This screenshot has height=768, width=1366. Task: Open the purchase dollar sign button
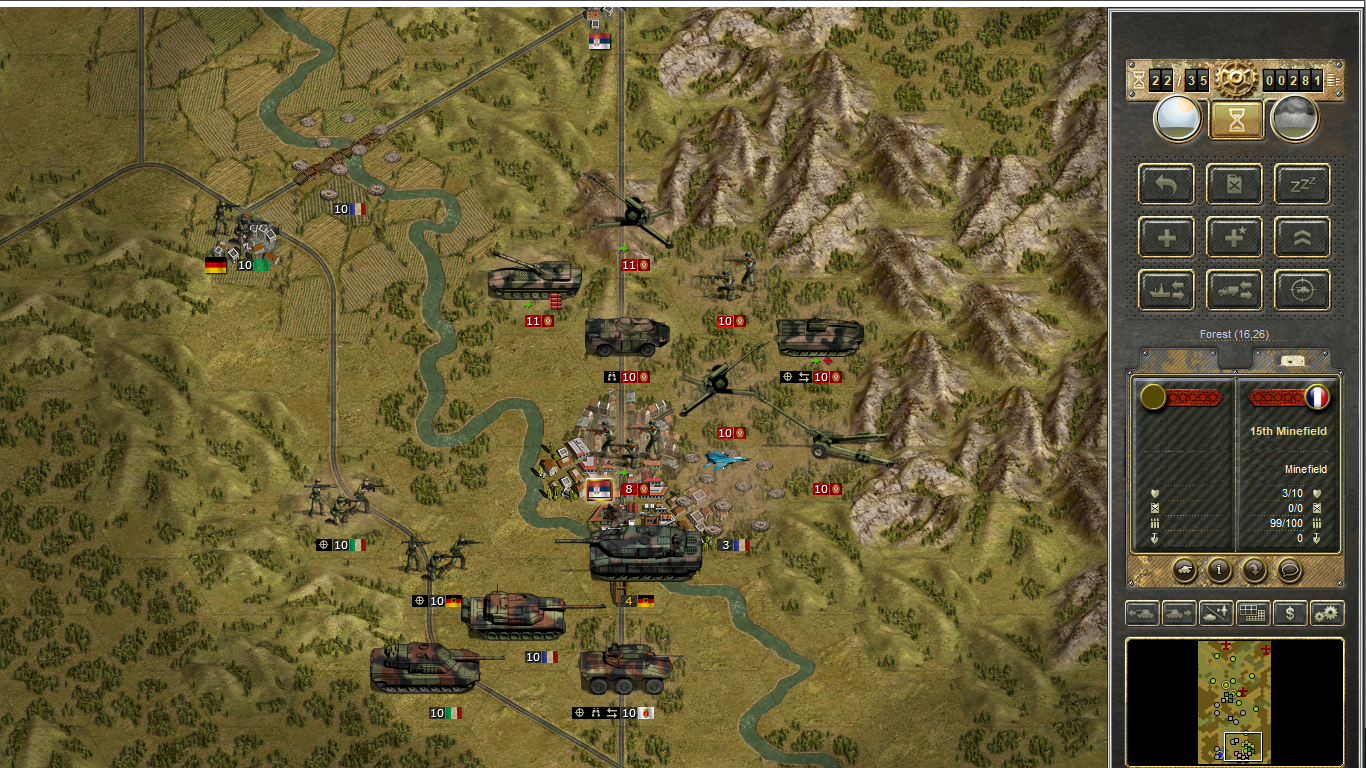click(1290, 613)
